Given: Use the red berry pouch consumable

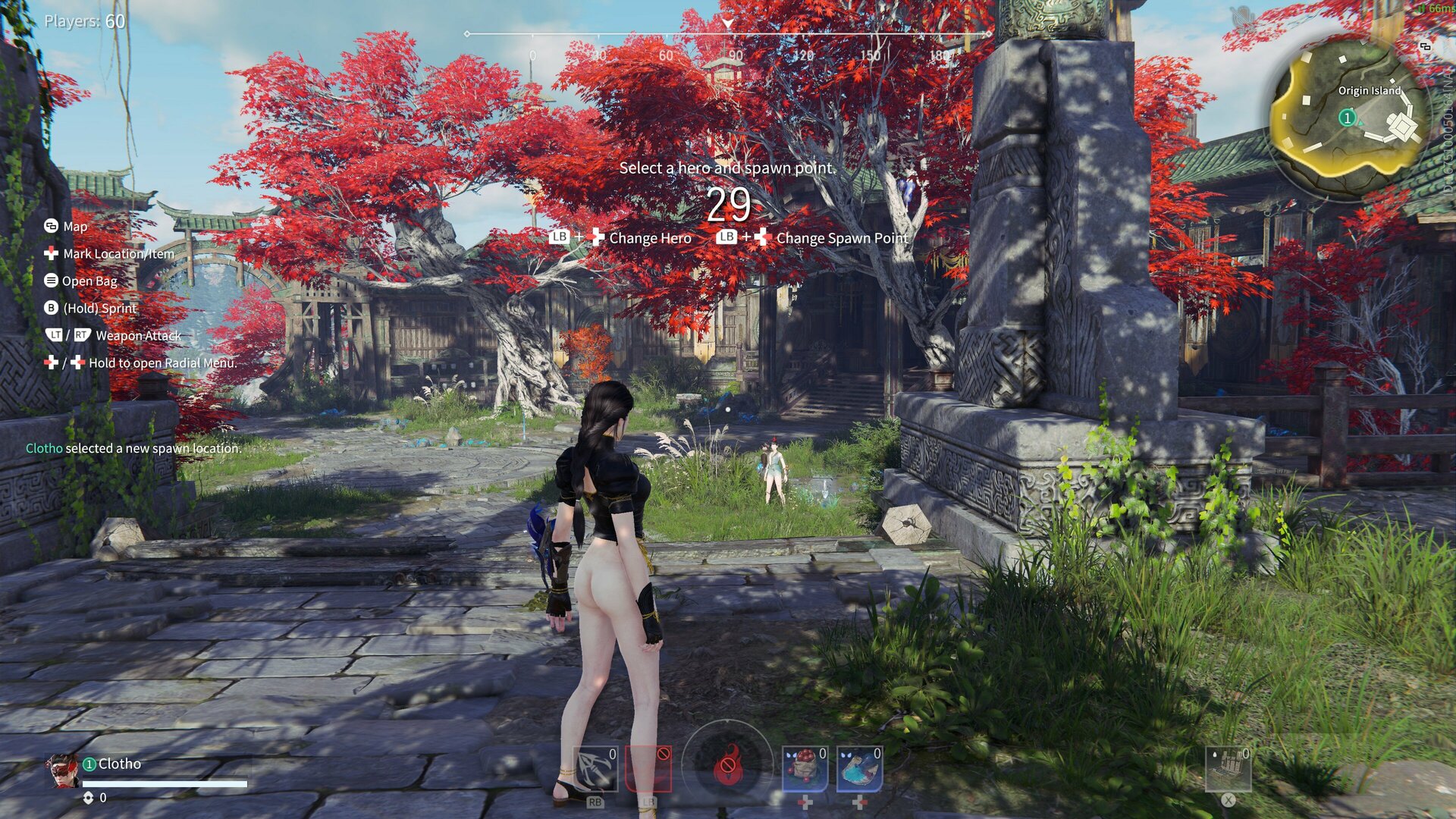Looking at the screenshot, I should pos(805,768).
